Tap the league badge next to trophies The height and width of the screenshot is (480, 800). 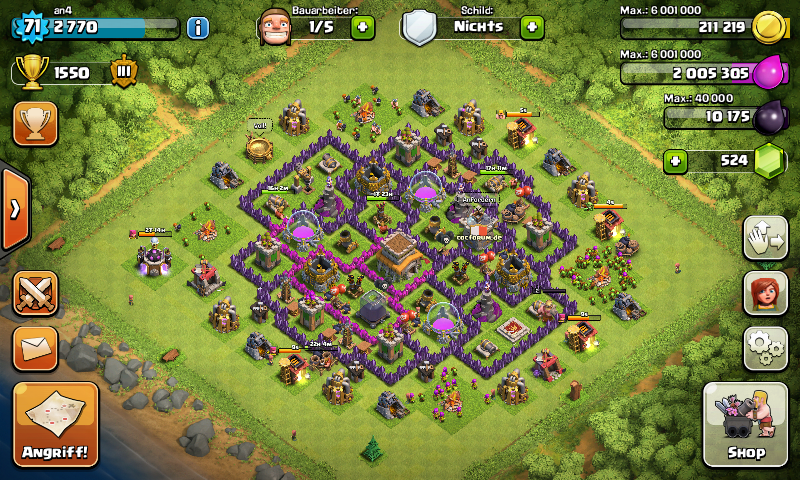tap(123, 72)
